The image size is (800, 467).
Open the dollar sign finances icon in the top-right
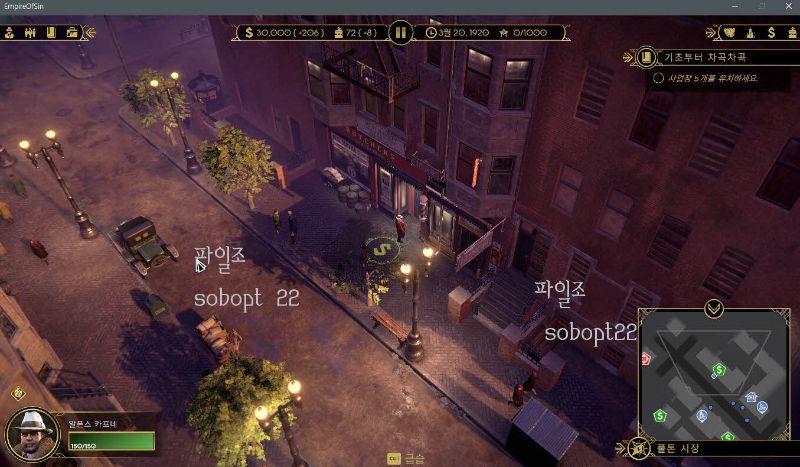point(772,32)
